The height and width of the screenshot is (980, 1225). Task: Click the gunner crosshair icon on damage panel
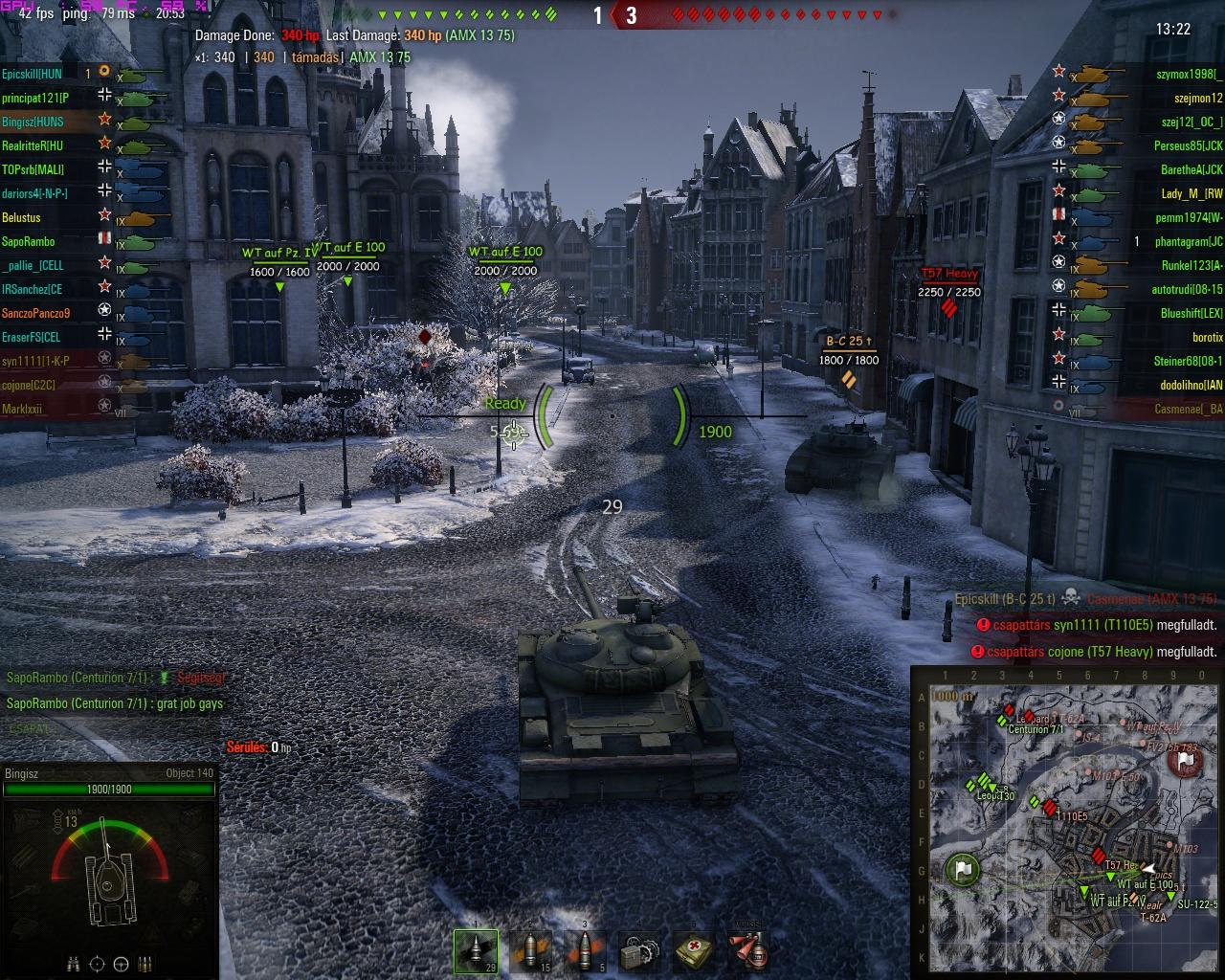[98, 964]
